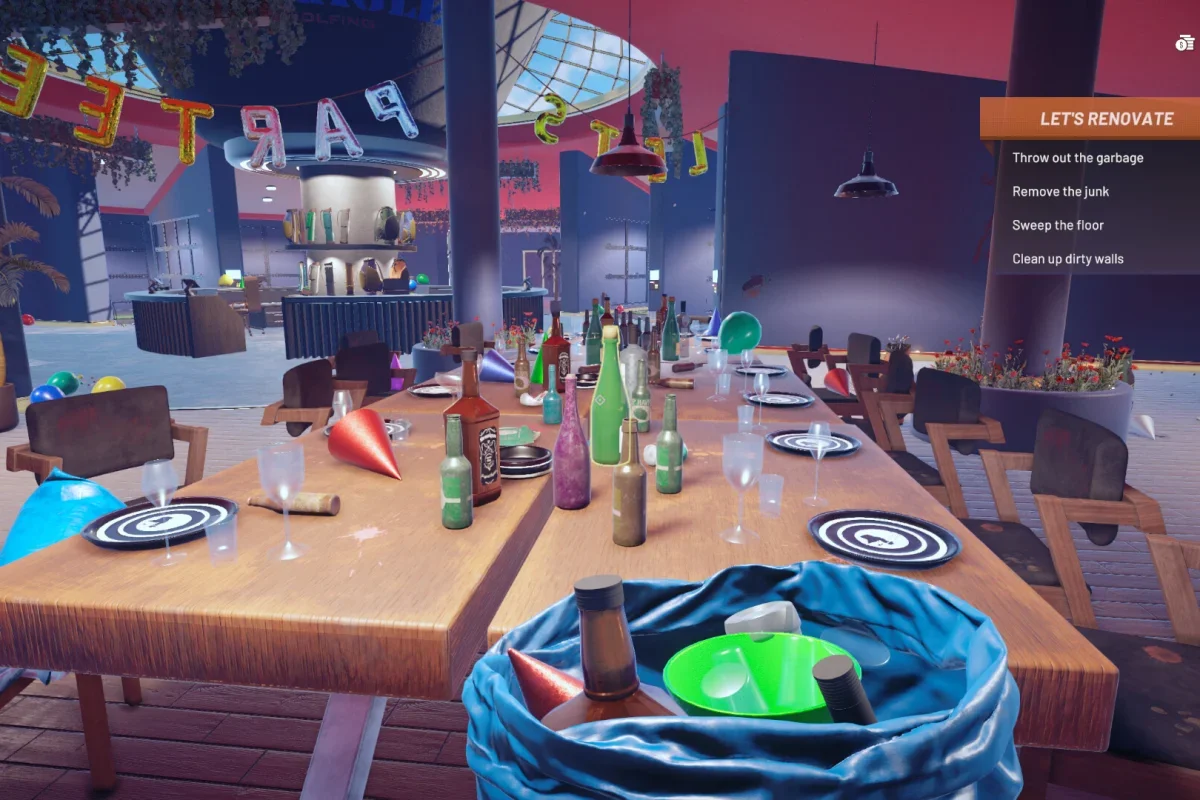1200x800 pixels.
Task: Click the coin stack money icon
Action: pos(1185,42)
